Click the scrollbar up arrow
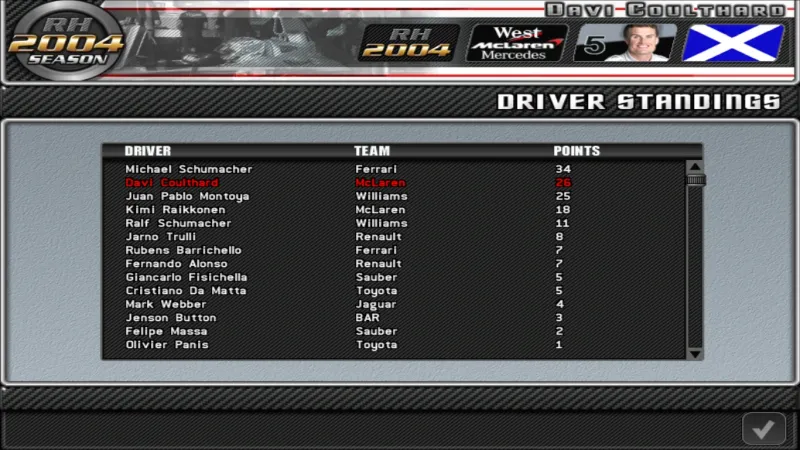Image resolution: width=800 pixels, height=450 pixels. 695,167
